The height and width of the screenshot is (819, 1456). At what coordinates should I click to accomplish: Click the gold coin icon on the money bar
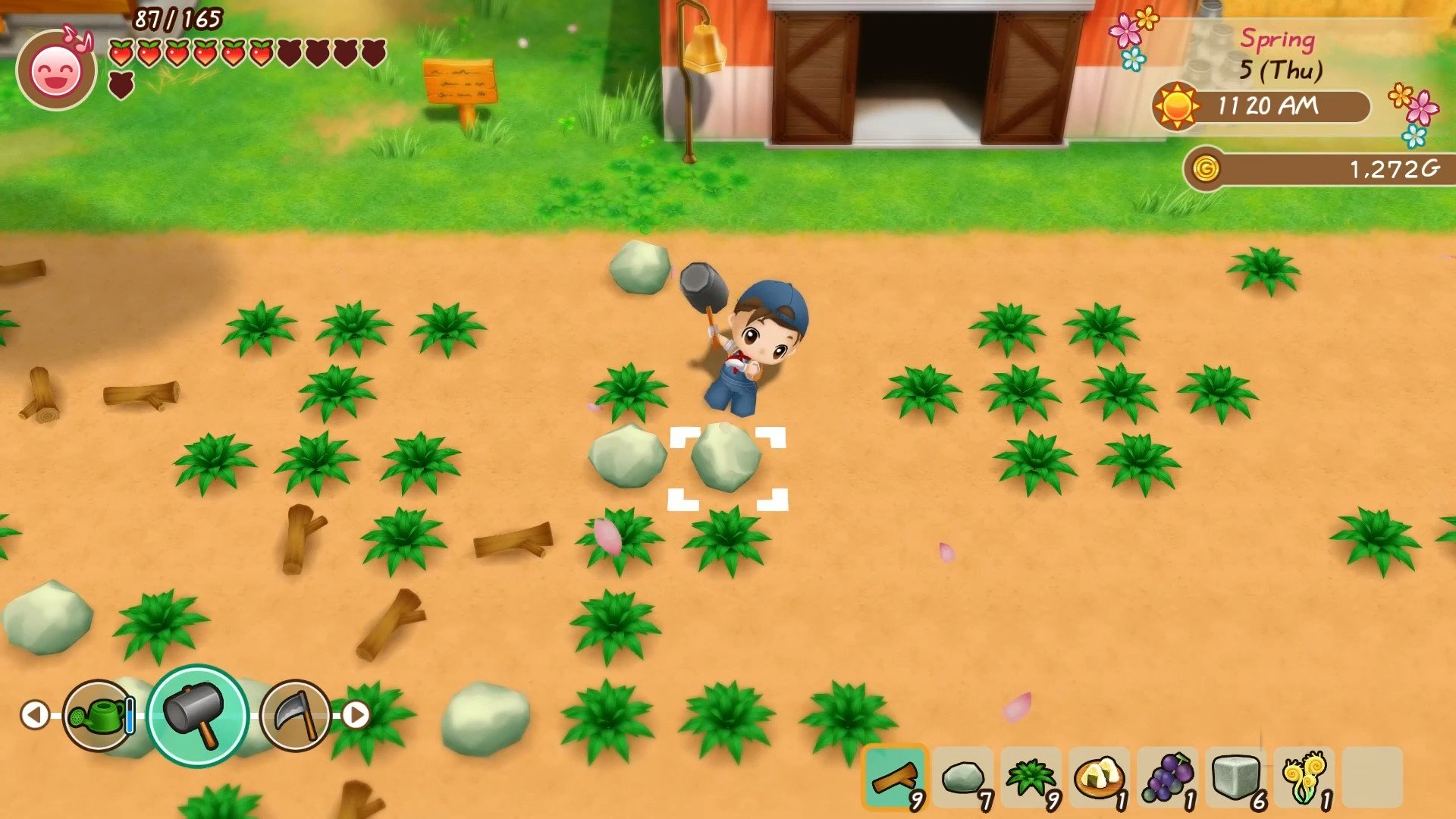click(1204, 168)
